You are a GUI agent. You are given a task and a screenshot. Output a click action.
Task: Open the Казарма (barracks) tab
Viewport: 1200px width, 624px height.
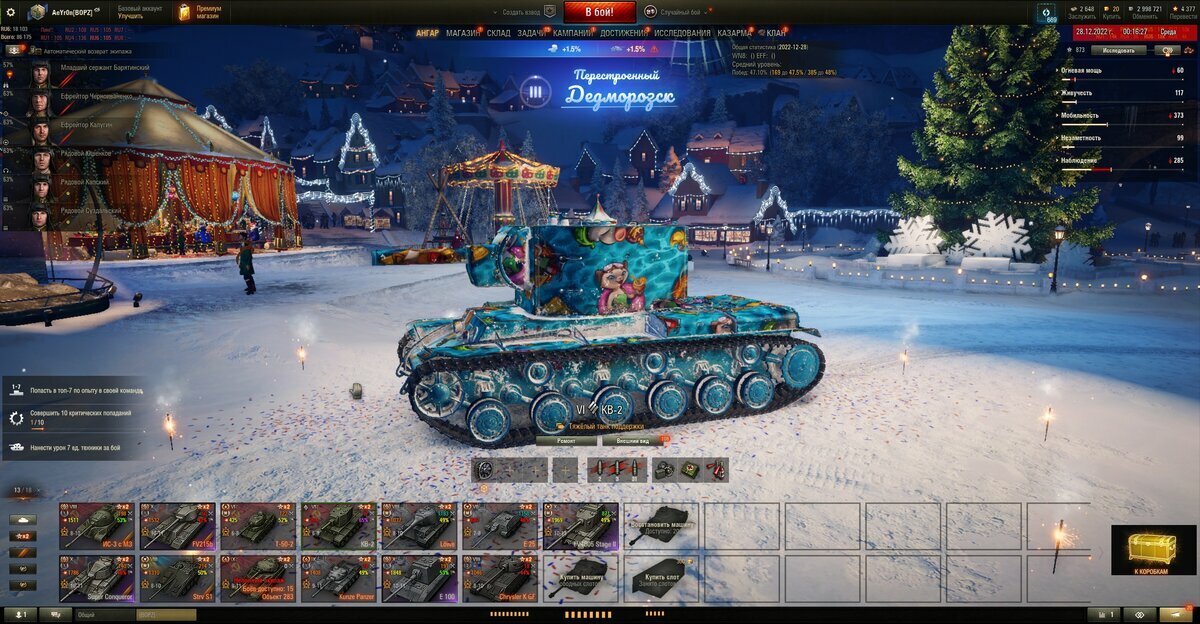click(x=734, y=33)
